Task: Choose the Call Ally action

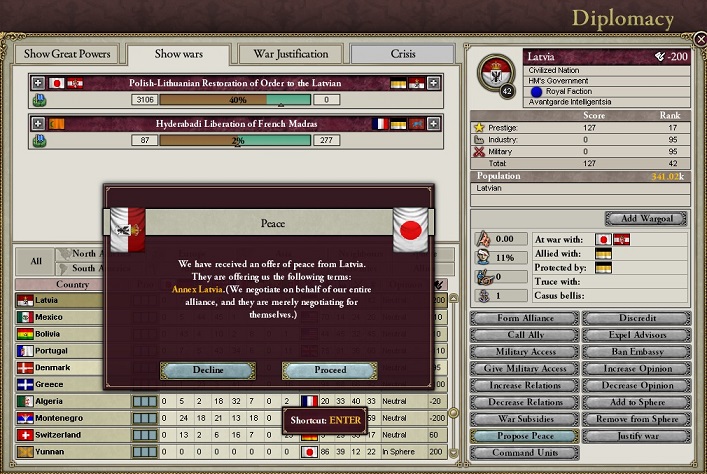Action: (524, 335)
